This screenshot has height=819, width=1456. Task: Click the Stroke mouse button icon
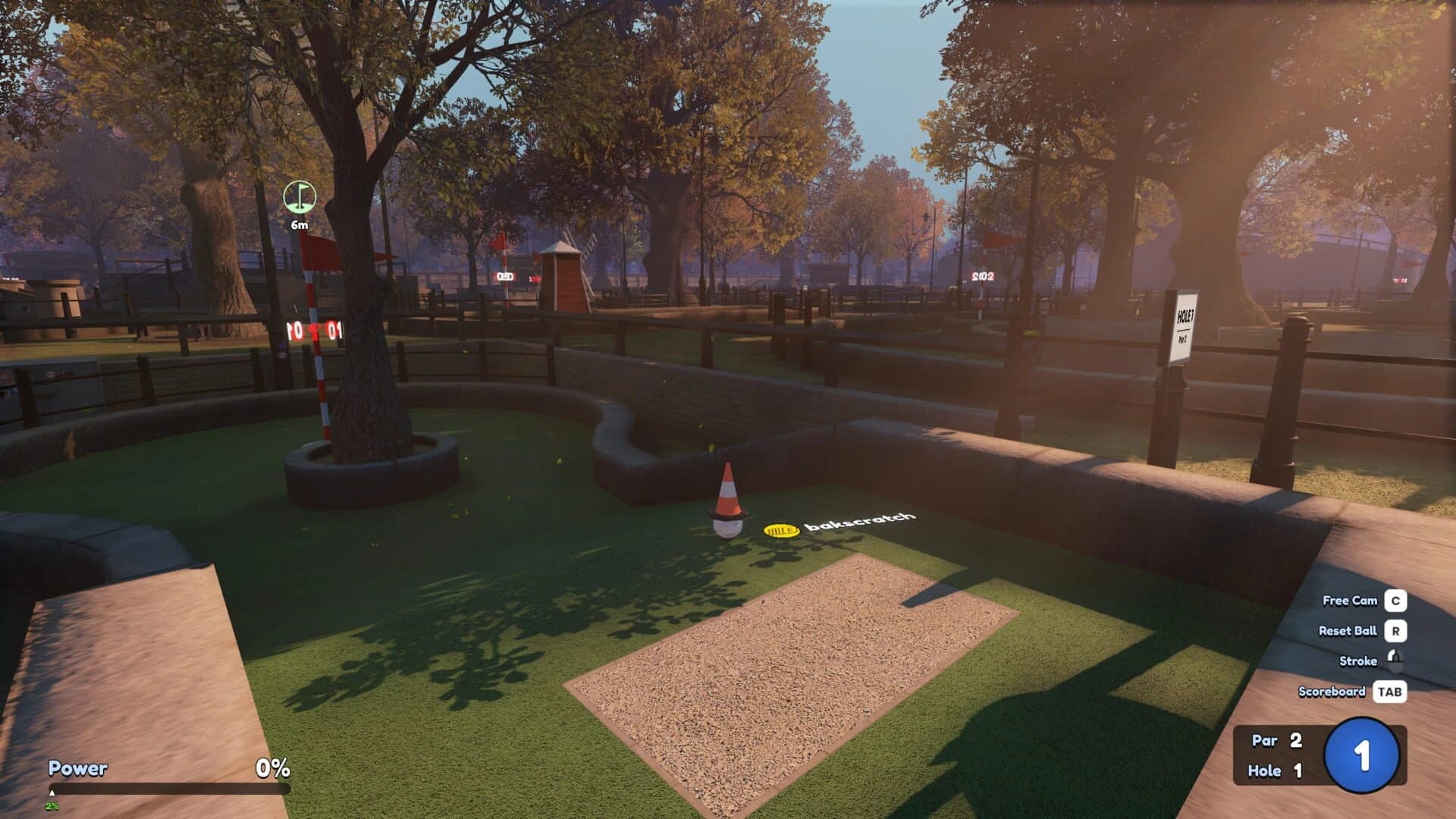pyautogui.click(x=1395, y=661)
